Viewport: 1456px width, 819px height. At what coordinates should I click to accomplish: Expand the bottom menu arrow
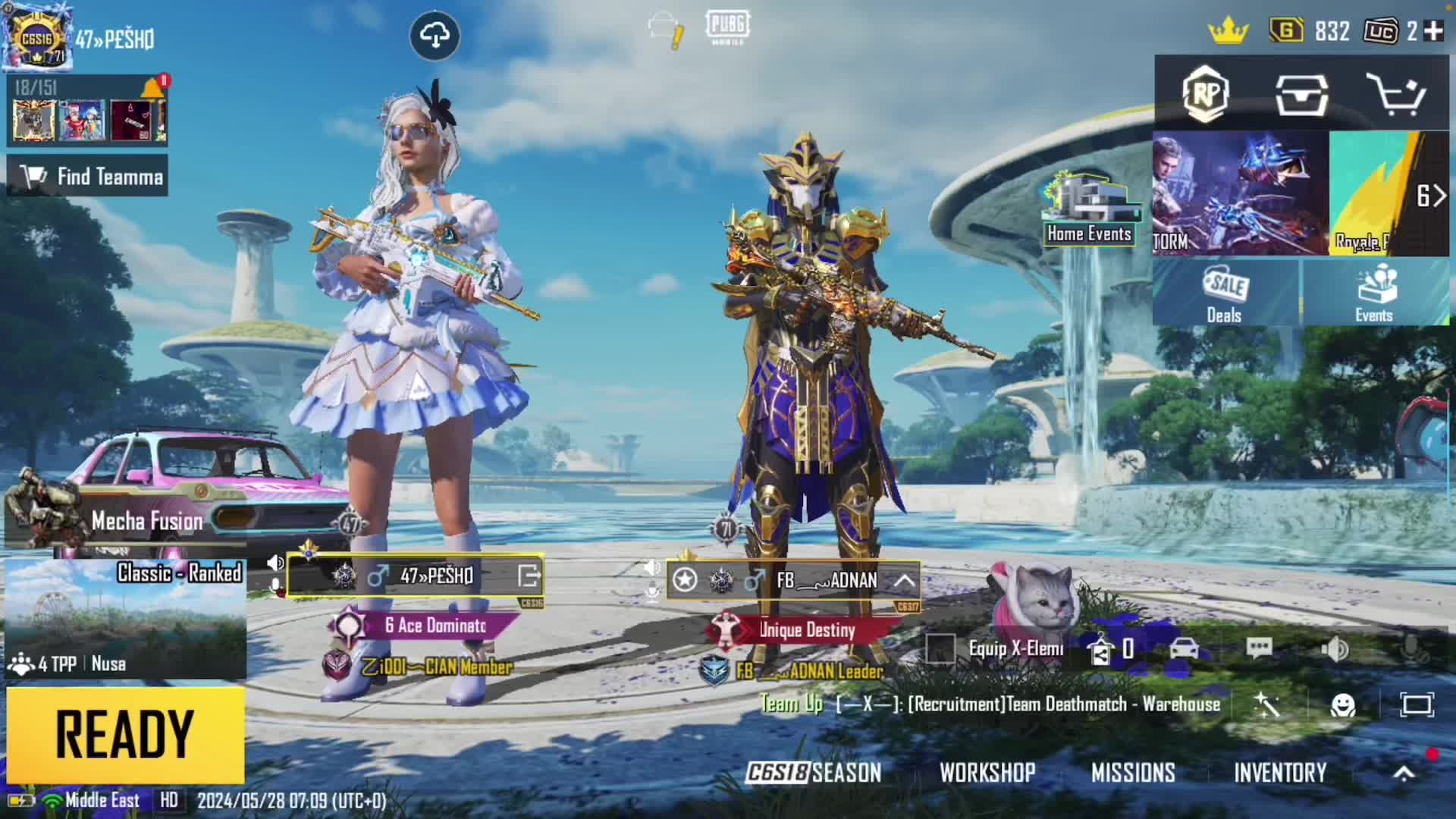click(x=1404, y=773)
